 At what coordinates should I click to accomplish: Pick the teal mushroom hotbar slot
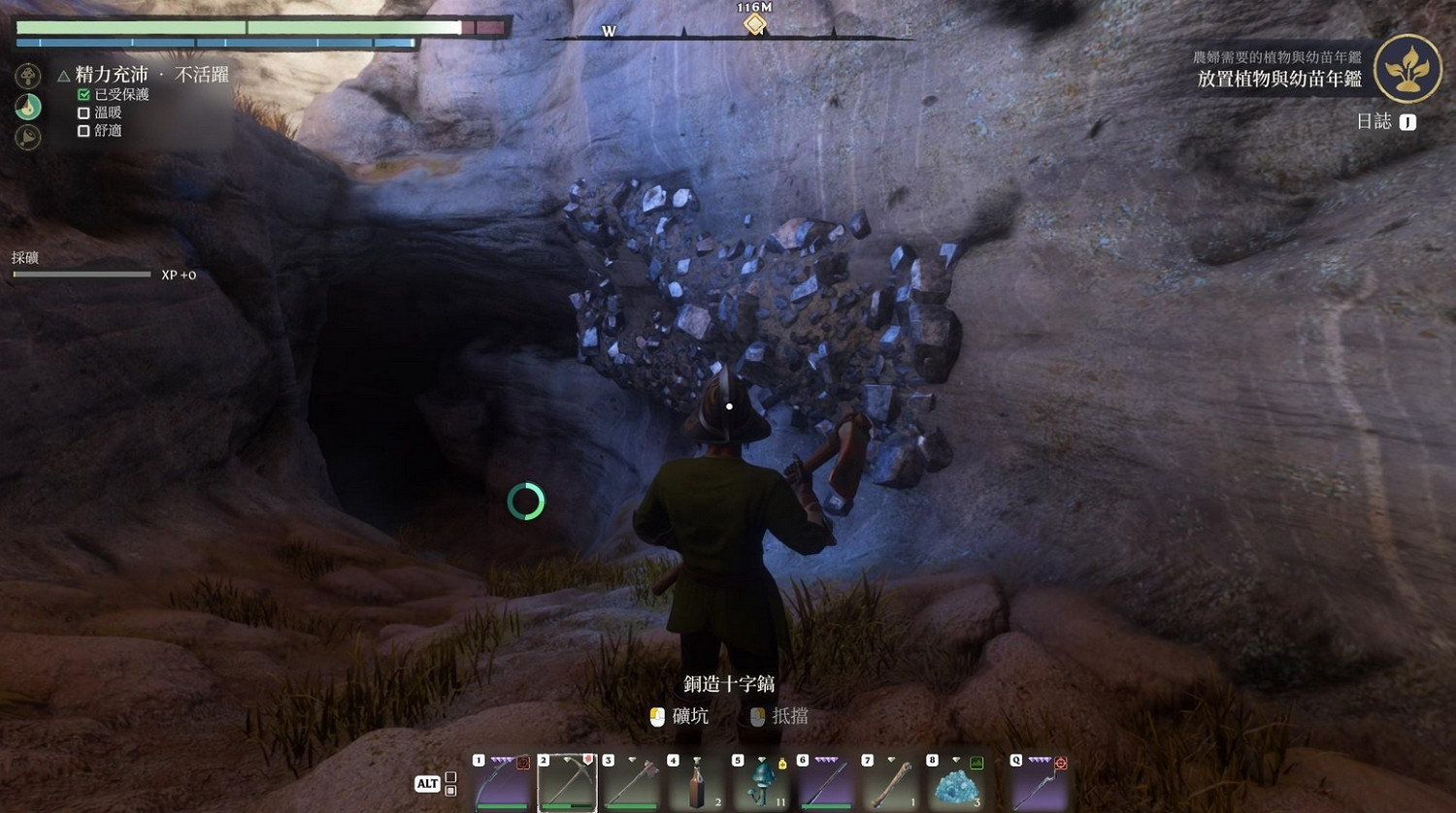pos(761,782)
